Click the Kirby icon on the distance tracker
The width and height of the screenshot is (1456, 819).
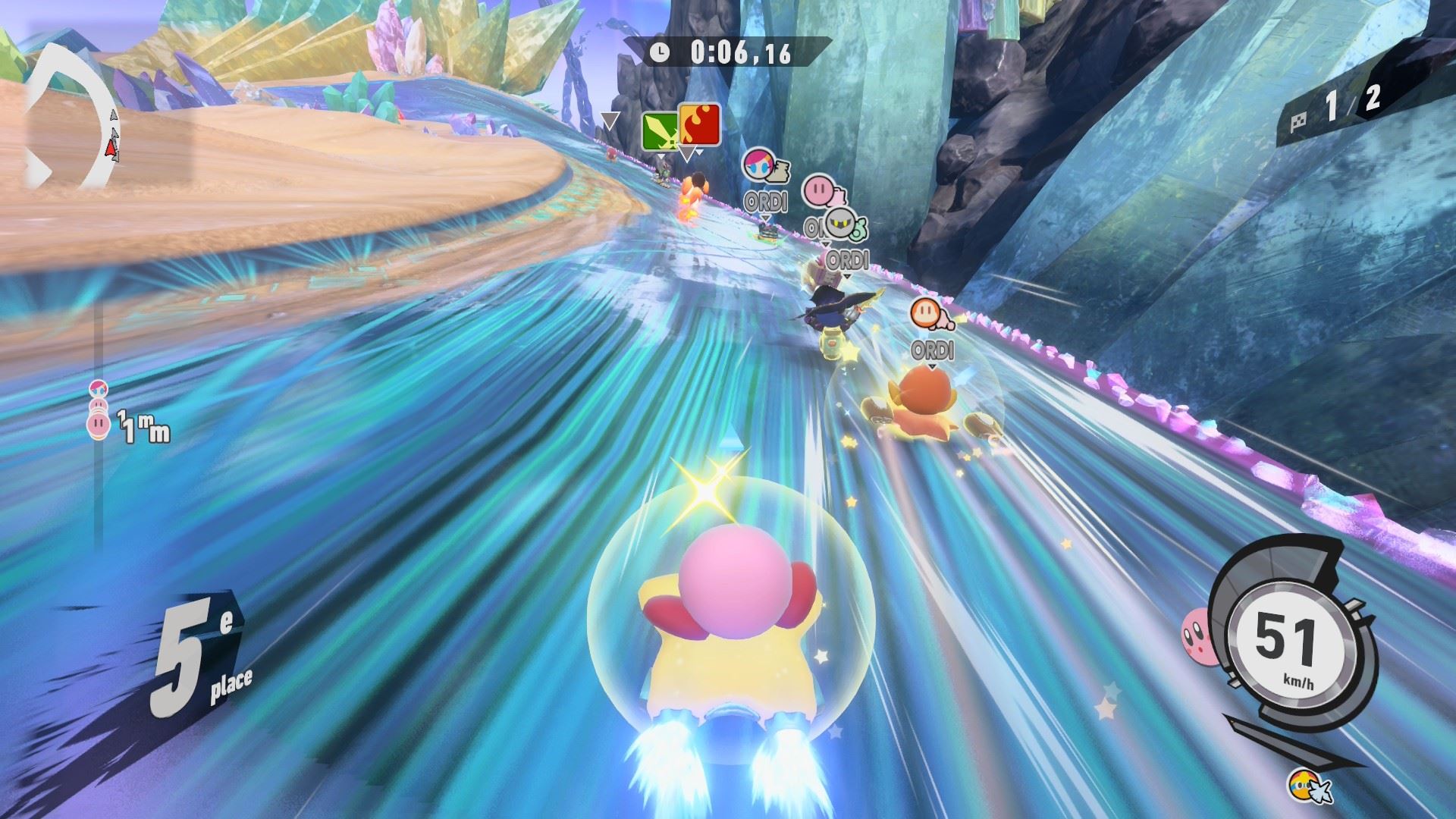pos(99,425)
